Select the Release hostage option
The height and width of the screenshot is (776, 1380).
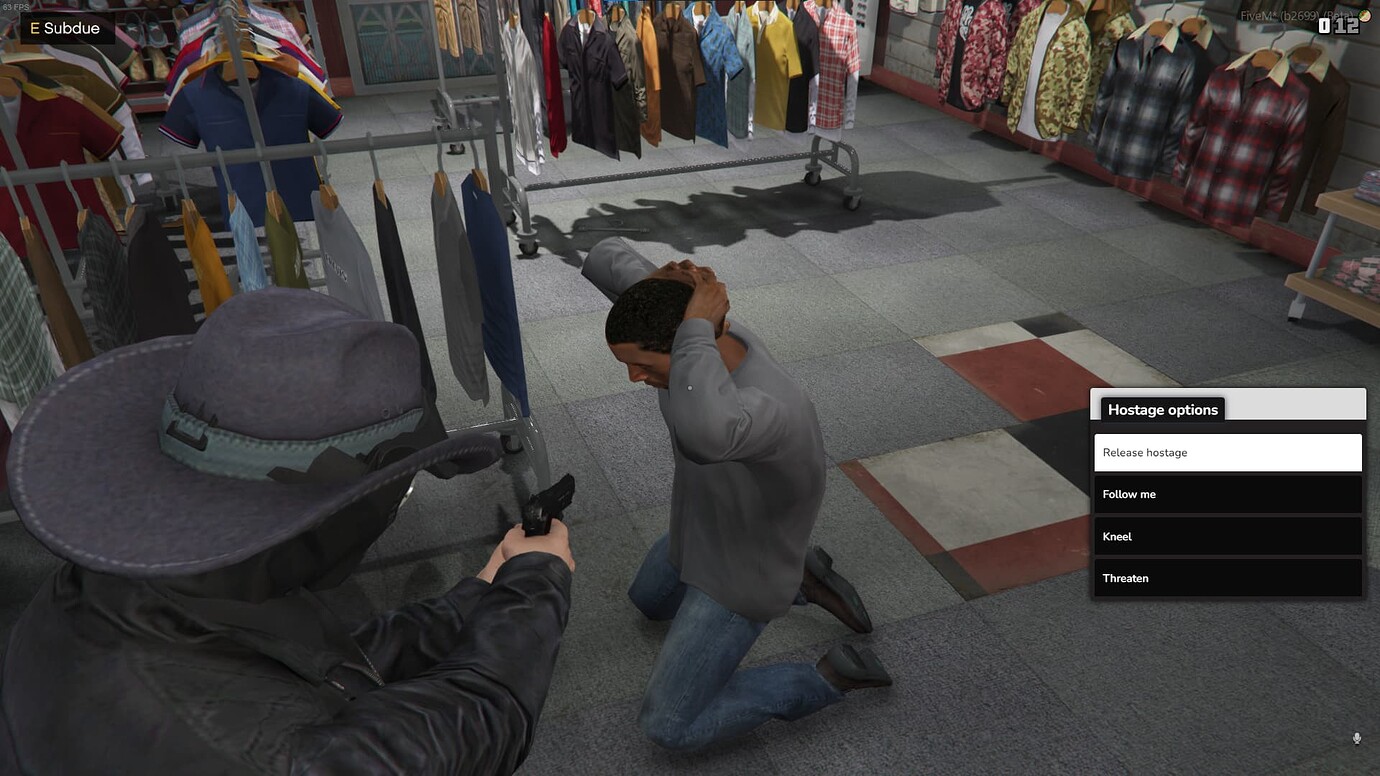(1227, 452)
